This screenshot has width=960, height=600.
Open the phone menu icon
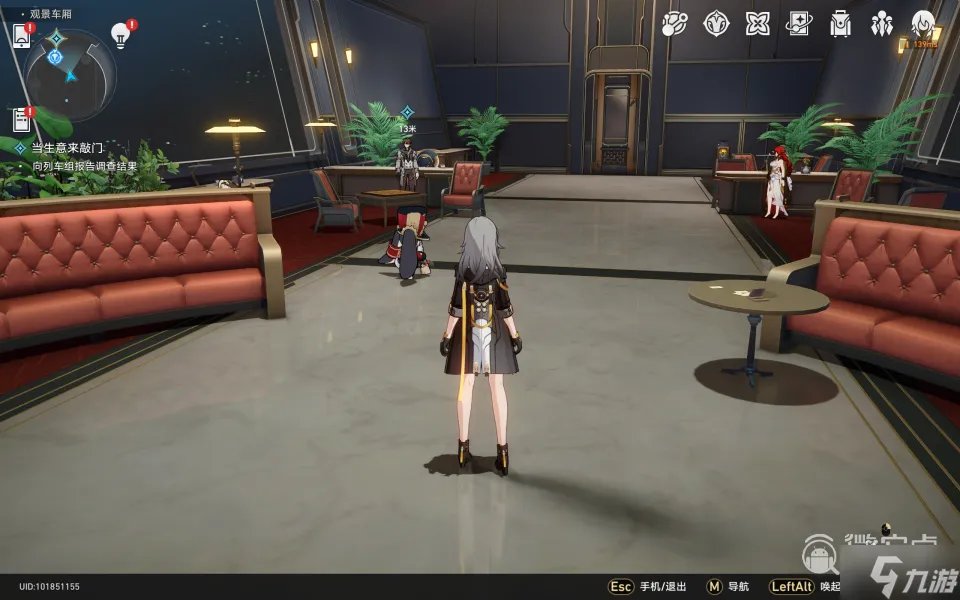tap(22, 36)
